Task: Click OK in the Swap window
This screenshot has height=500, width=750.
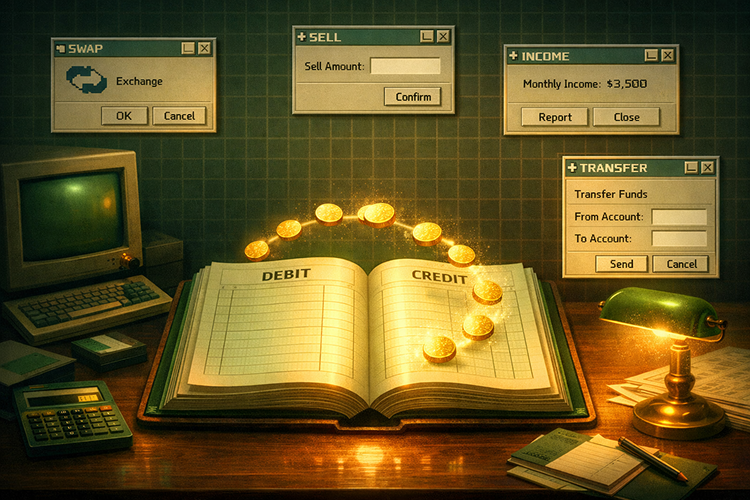Action: coord(123,116)
